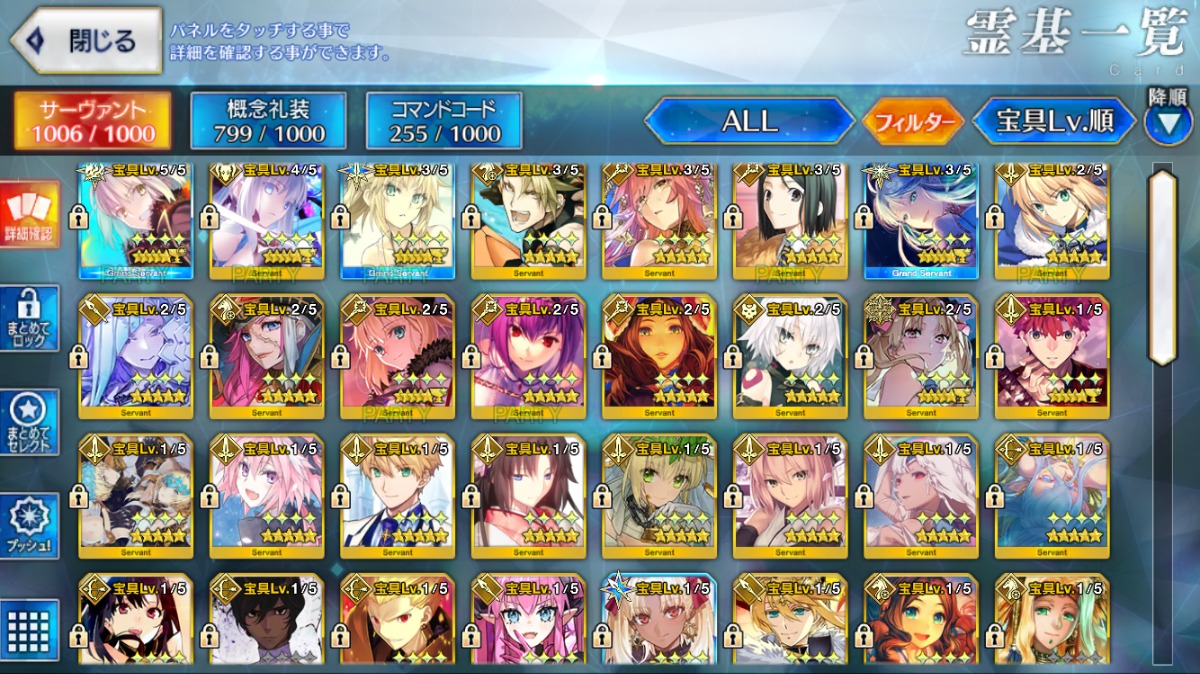This screenshot has height=674, width=1200.
Task: Show the コマンドコード tab
Action: pyautogui.click(x=444, y=121)
